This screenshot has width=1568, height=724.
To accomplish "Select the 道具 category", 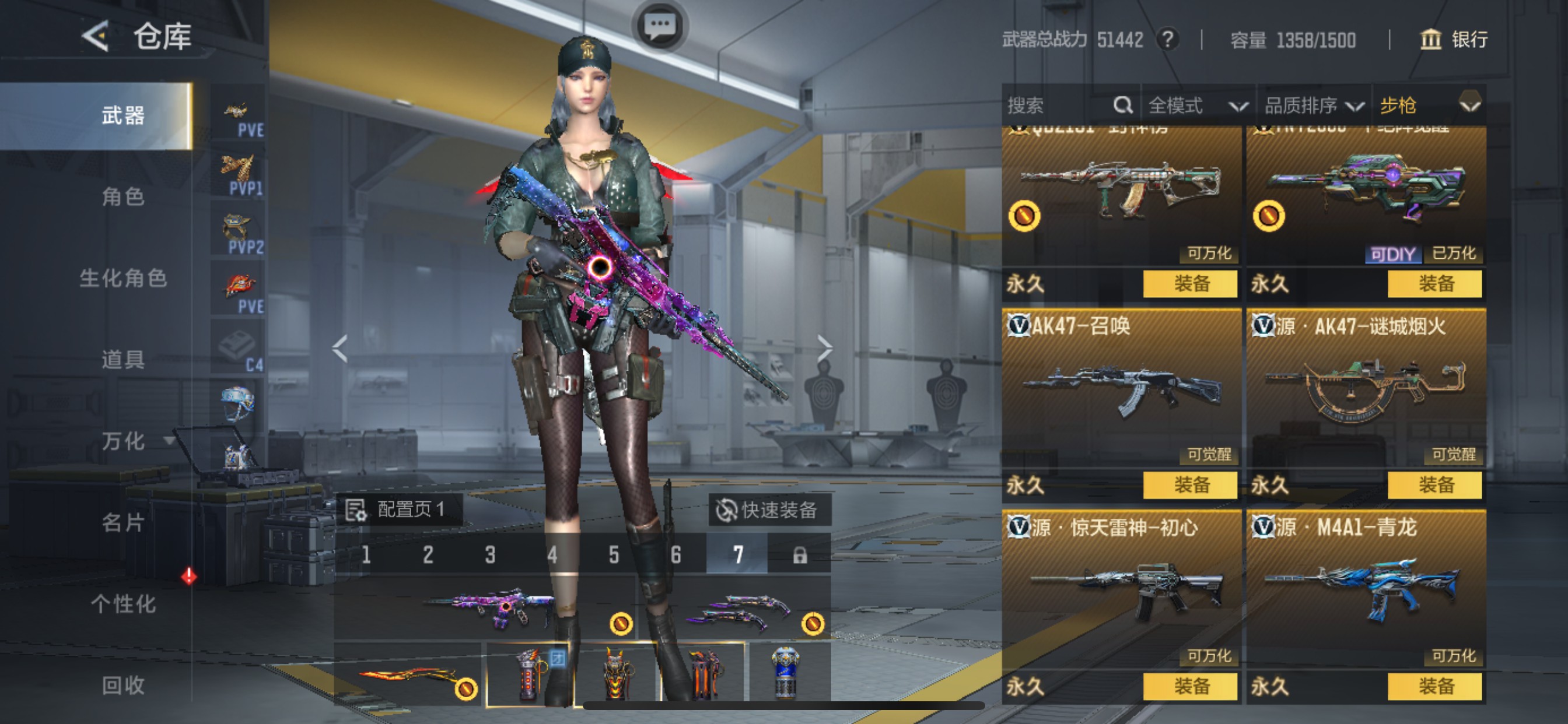I will point(123,360).
